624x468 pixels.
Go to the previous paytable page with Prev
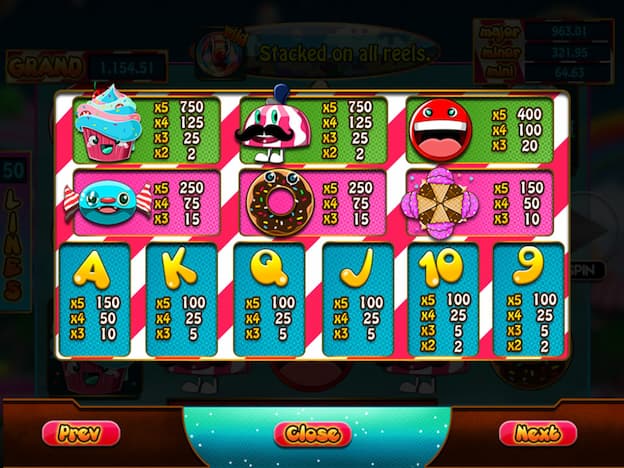point(81,433)
